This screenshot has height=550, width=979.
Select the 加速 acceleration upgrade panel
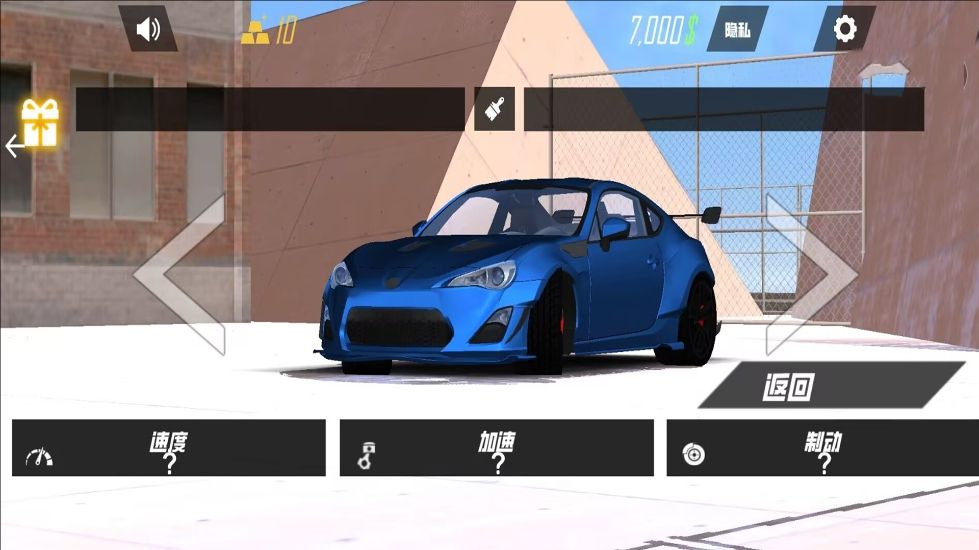coord(496,448)
